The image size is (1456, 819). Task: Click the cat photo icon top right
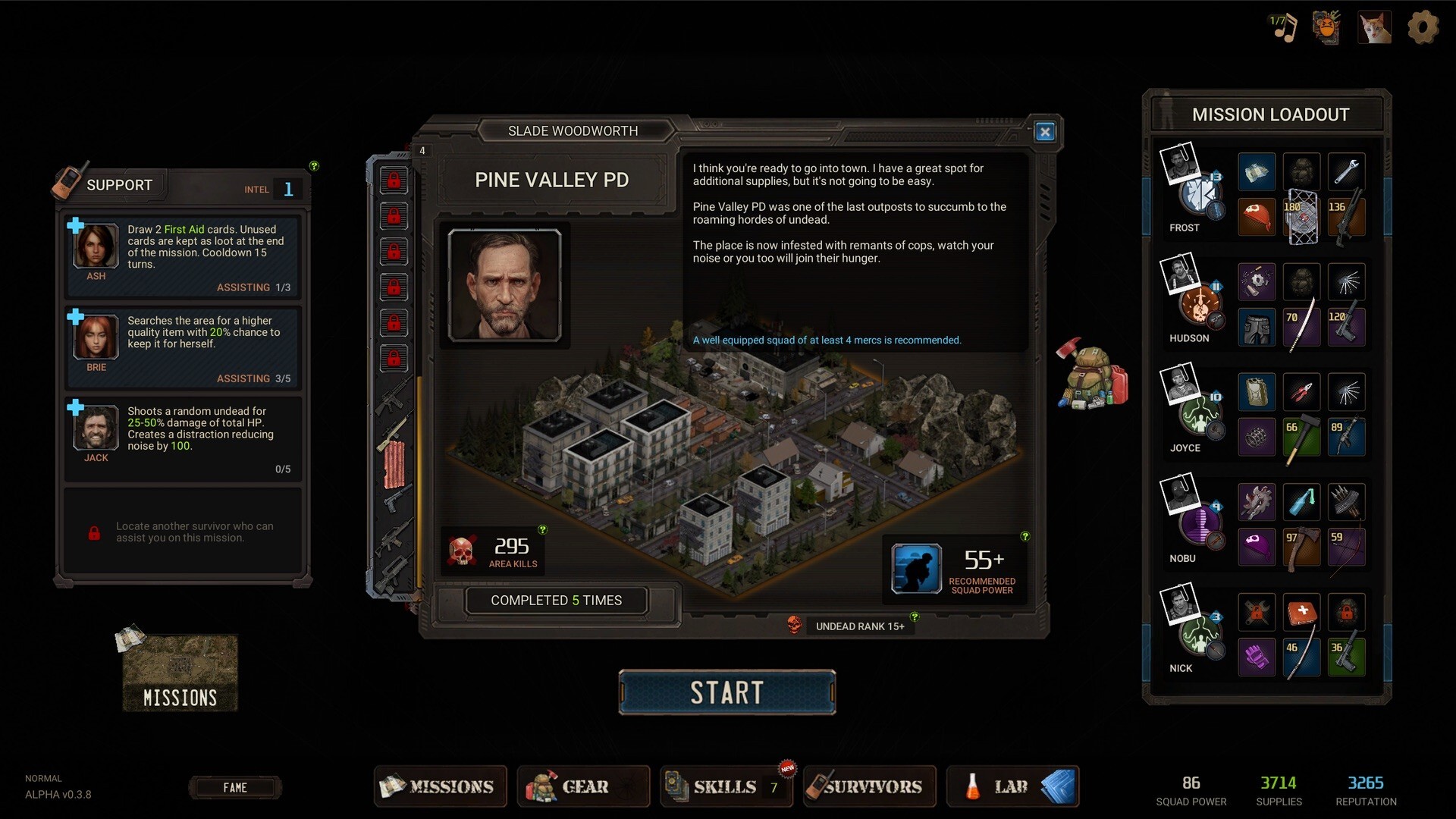(x=1376, y=27)
